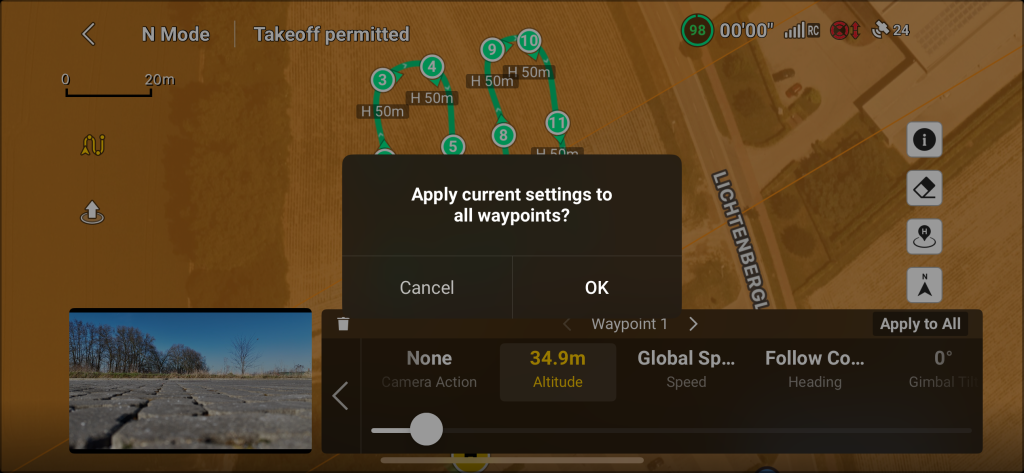
Task: Click the altitude slider handle
Action: [x=426, y=429]
